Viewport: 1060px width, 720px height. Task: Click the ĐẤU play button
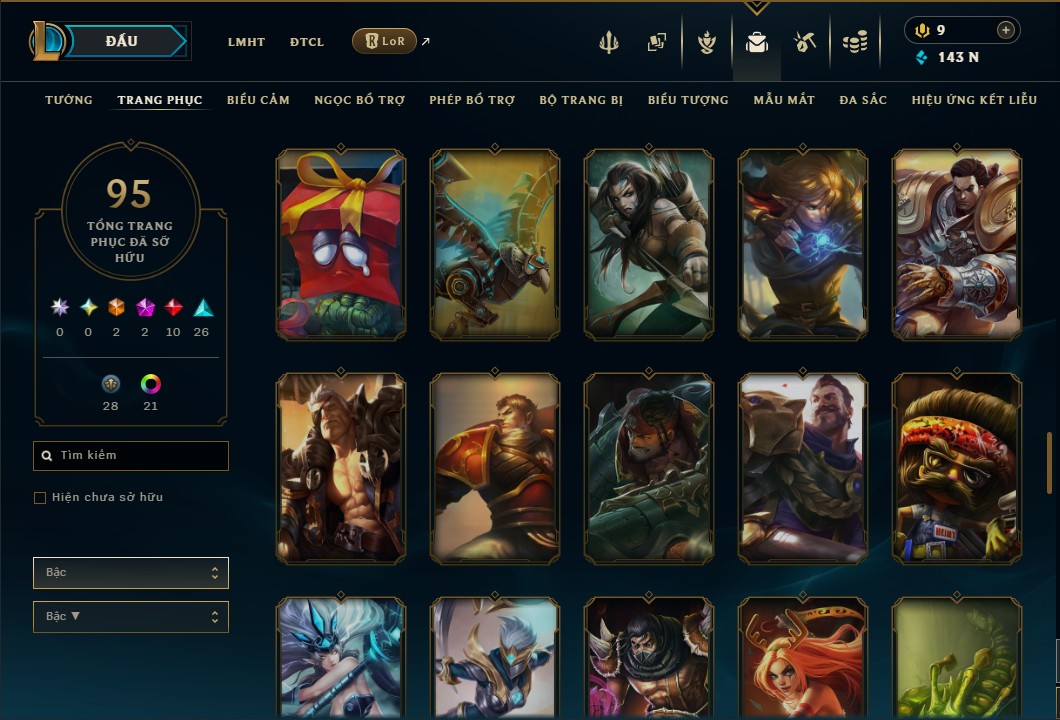coord(122,41)
